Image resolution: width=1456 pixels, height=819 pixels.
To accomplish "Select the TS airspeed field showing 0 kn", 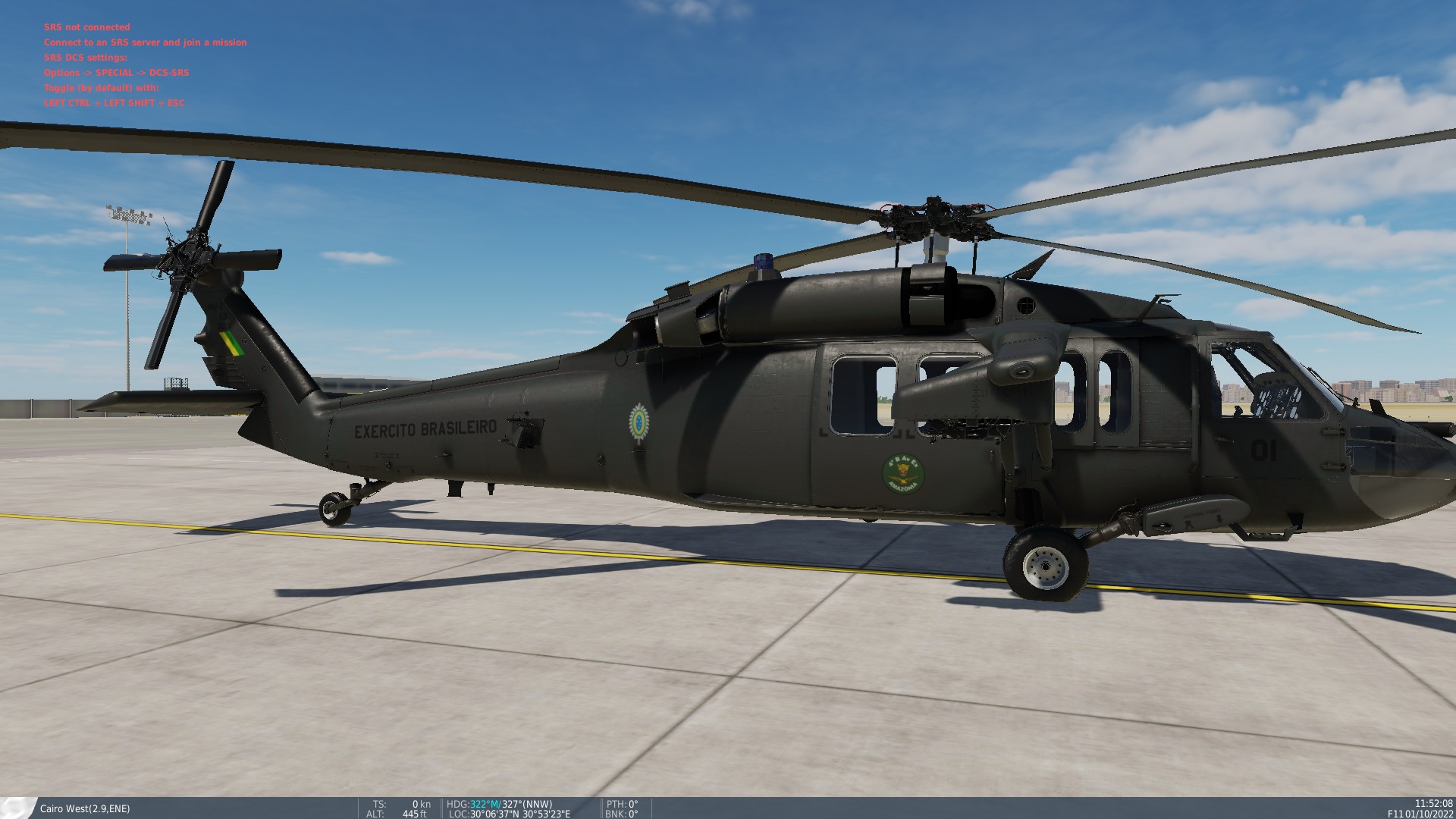I will 402,804.
